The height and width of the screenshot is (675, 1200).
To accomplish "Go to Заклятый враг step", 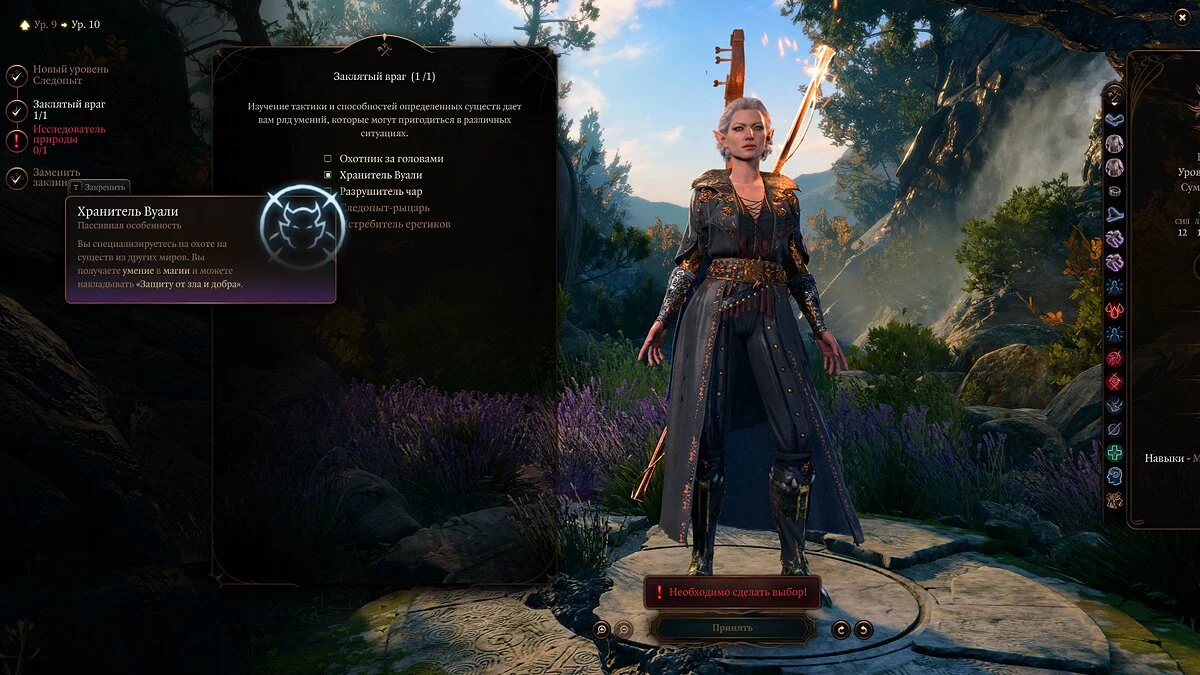I will [x=17, y=110].
